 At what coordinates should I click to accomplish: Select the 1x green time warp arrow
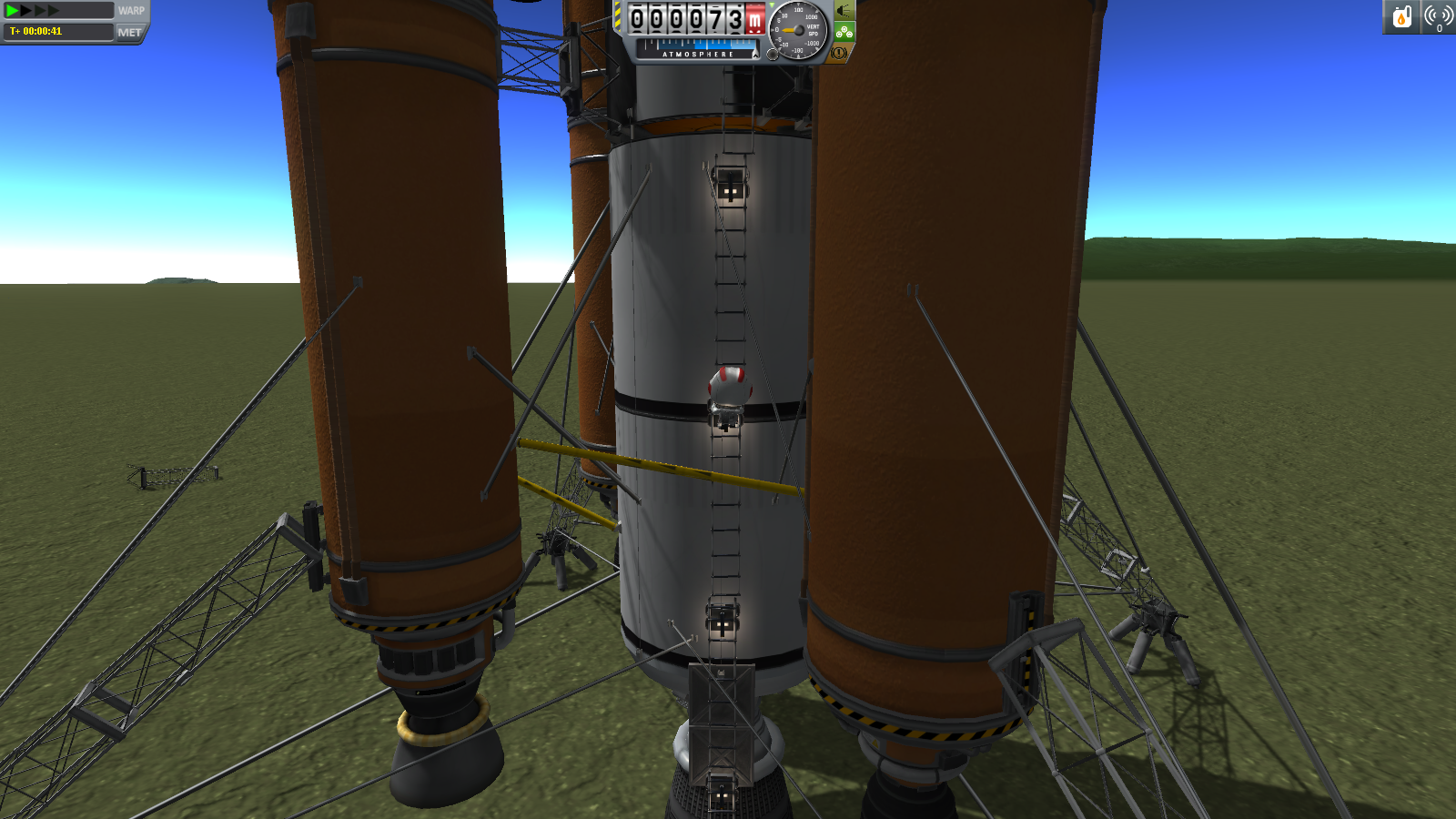[x=12, y=11]
